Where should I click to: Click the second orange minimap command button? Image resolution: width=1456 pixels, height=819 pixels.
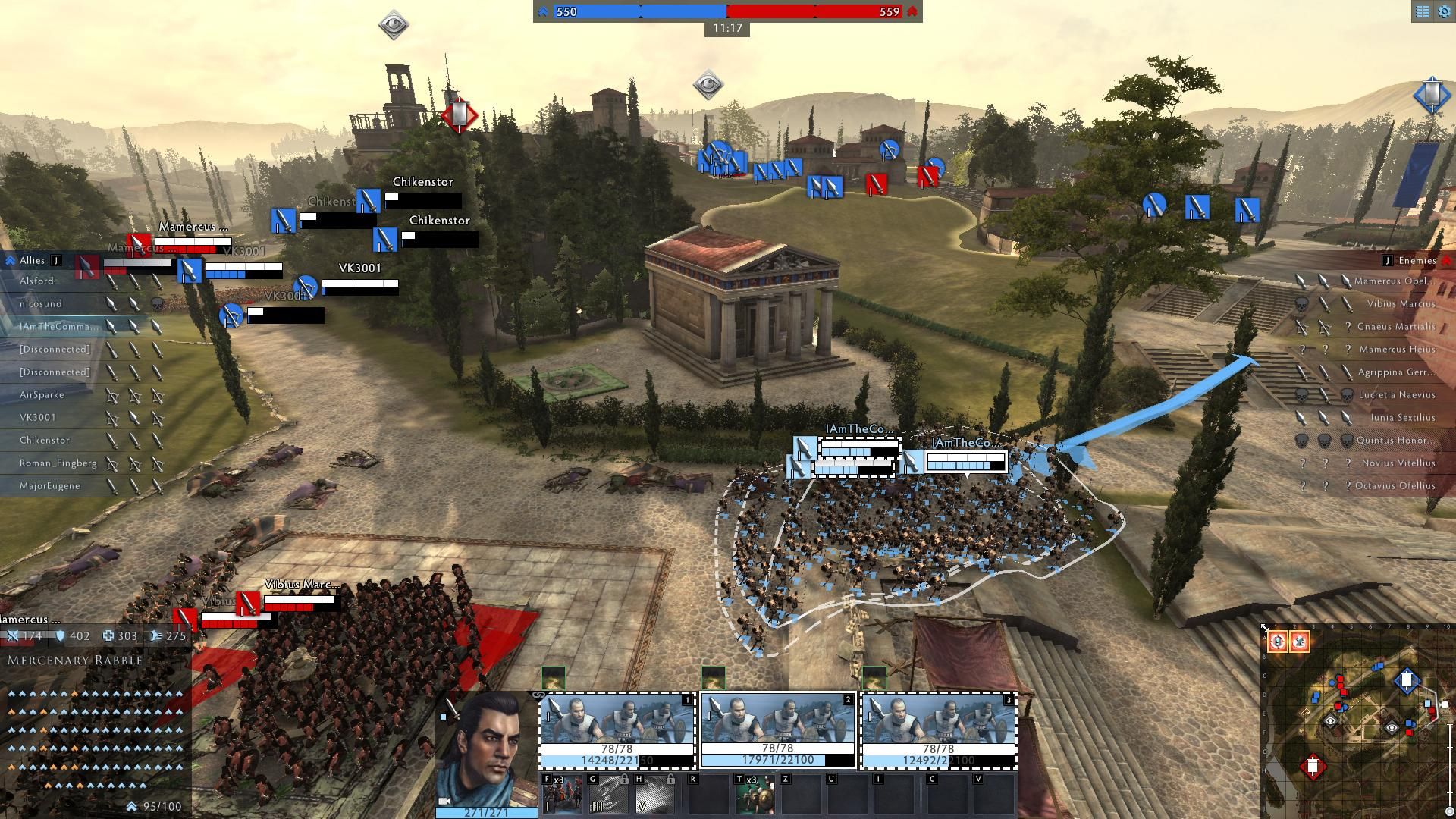[x=1299, y=642]
